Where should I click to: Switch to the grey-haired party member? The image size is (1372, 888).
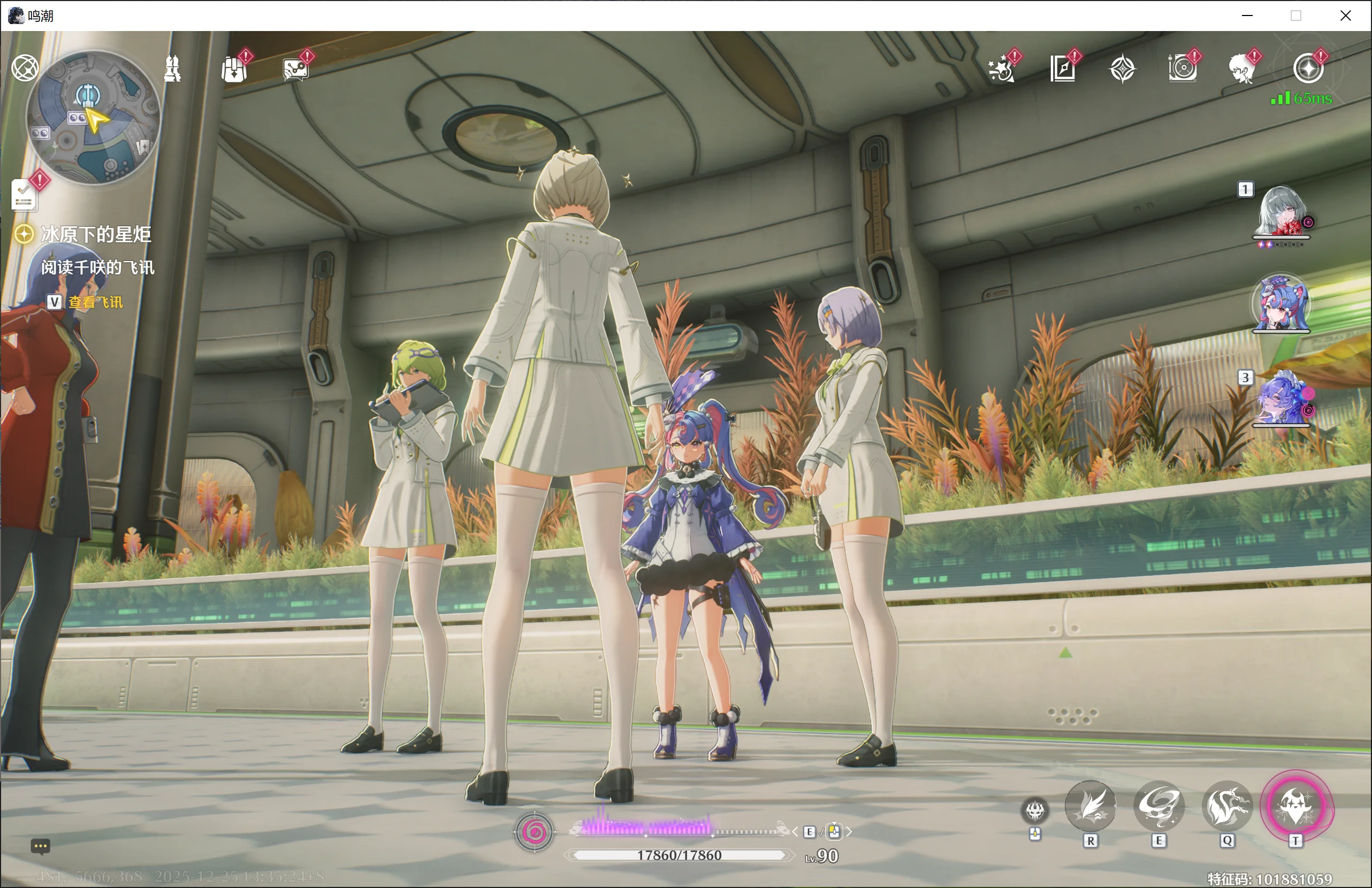[1281, 212]
